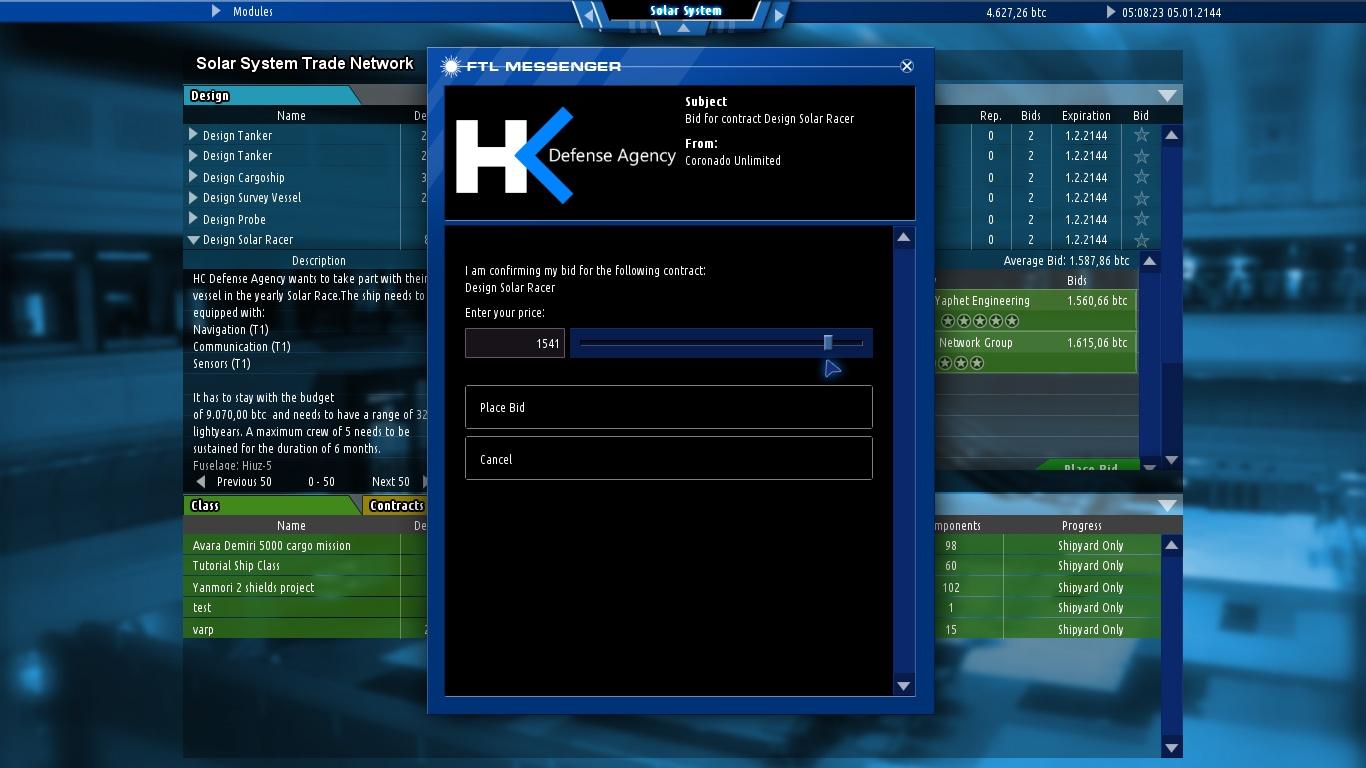Screen dimensions: 1366x768
Task: Toggle the bid star on the third contract row
Action: 1140,177
